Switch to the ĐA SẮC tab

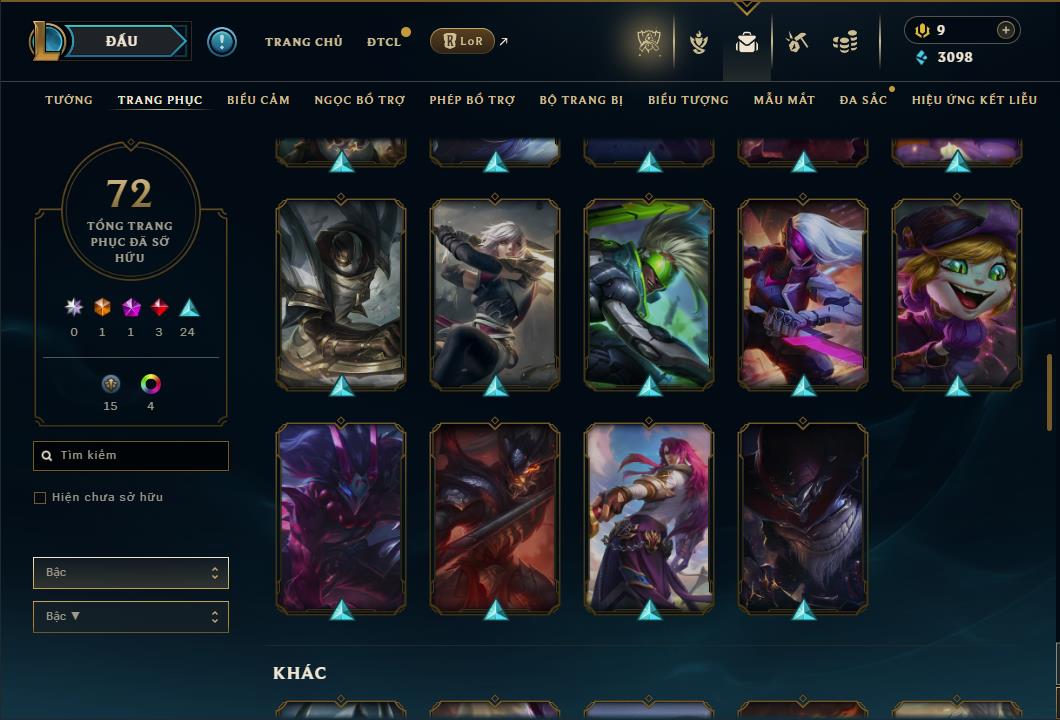tap(863, 100)
